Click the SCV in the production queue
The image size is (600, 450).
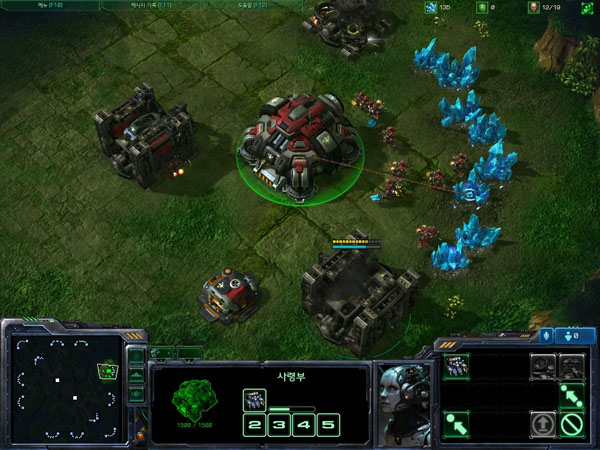coord(255,398)
